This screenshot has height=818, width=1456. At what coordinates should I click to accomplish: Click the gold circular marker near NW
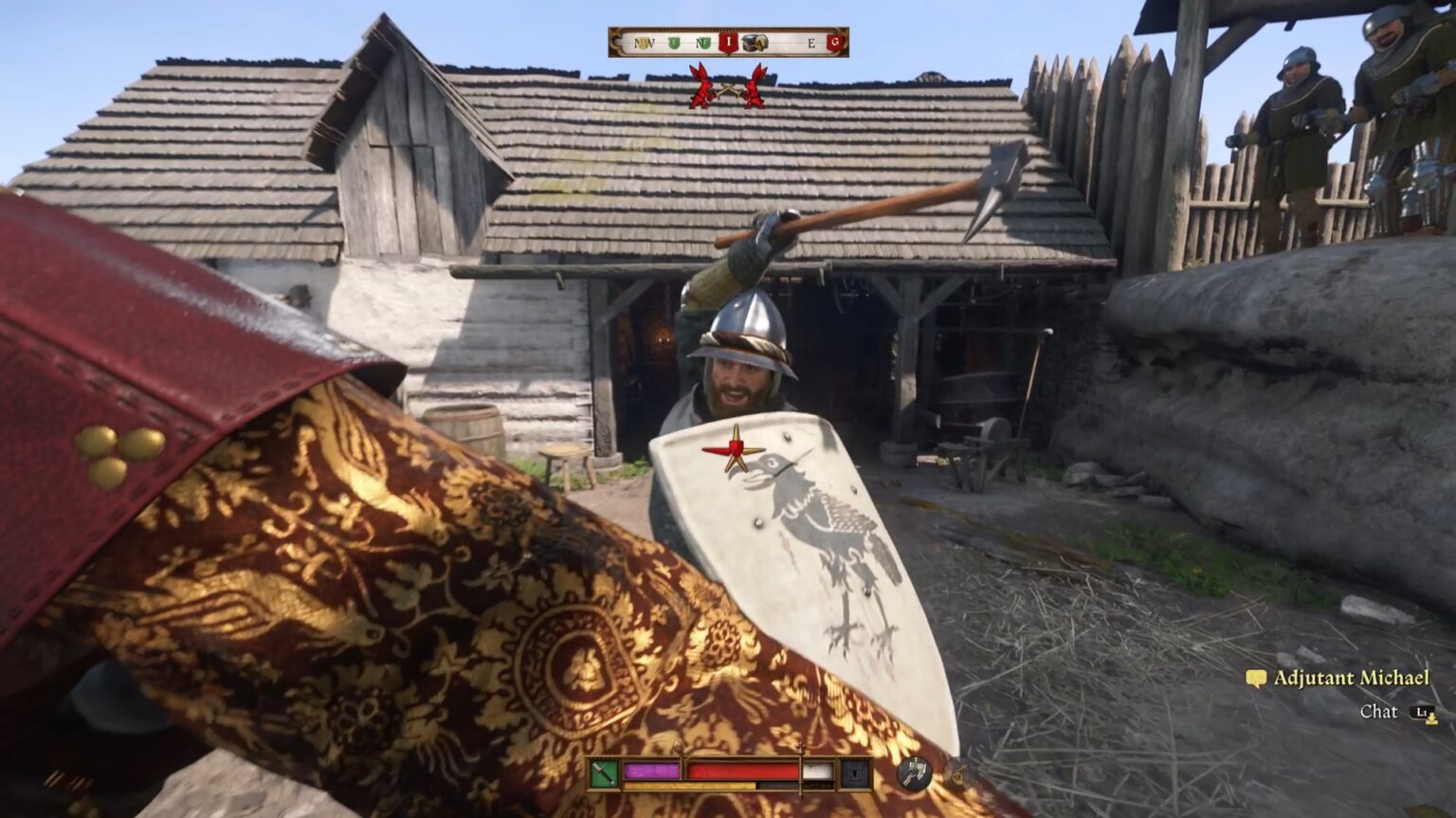tap(645, 42)
